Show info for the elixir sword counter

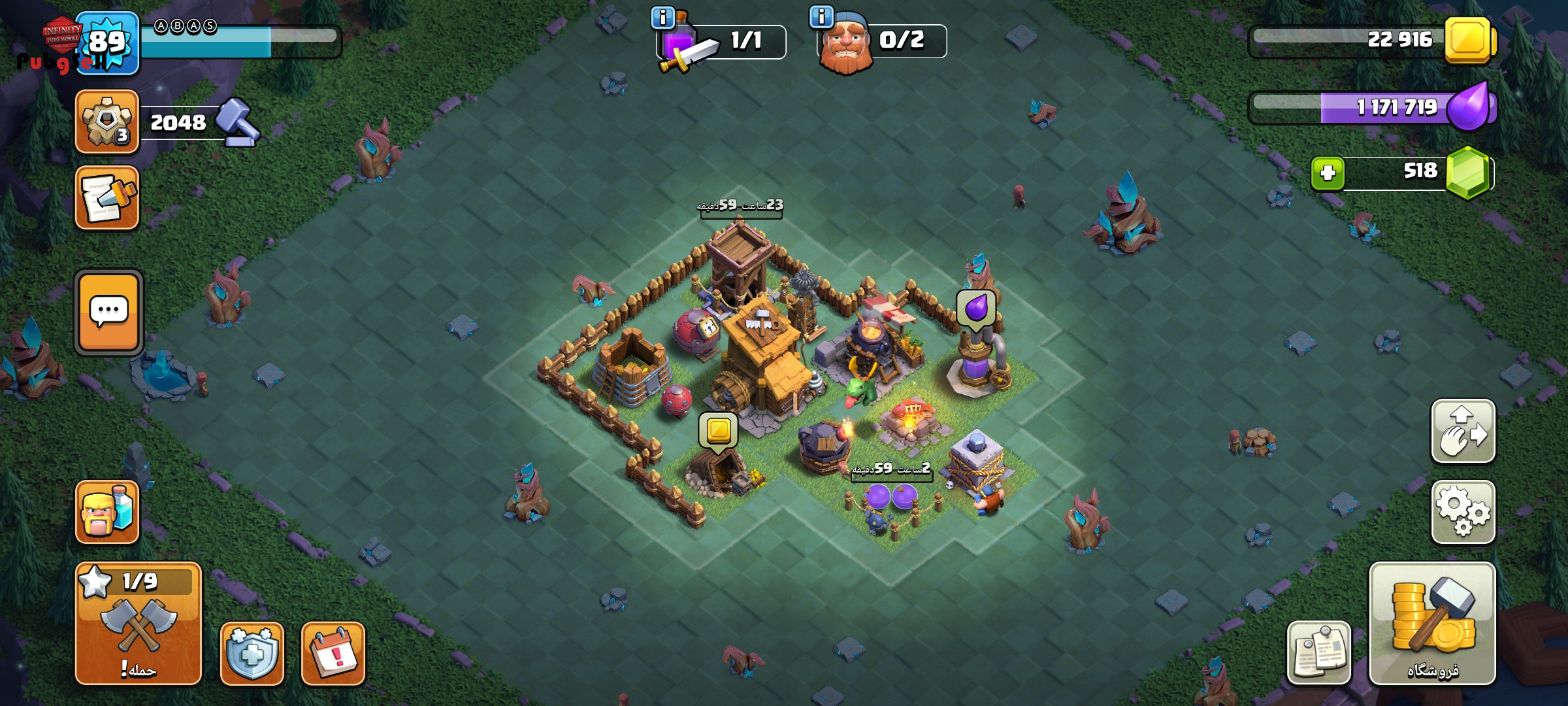(x=663, y=18)
